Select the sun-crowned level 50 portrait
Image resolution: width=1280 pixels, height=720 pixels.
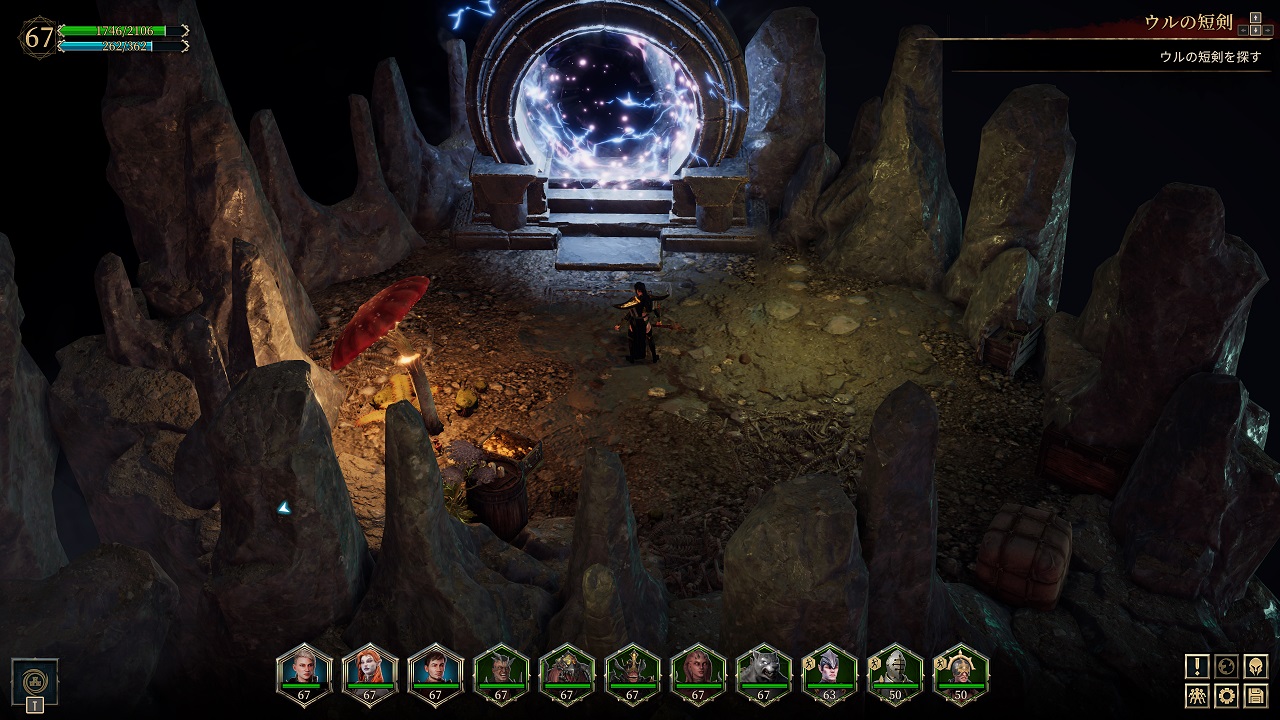pos(961,668)
